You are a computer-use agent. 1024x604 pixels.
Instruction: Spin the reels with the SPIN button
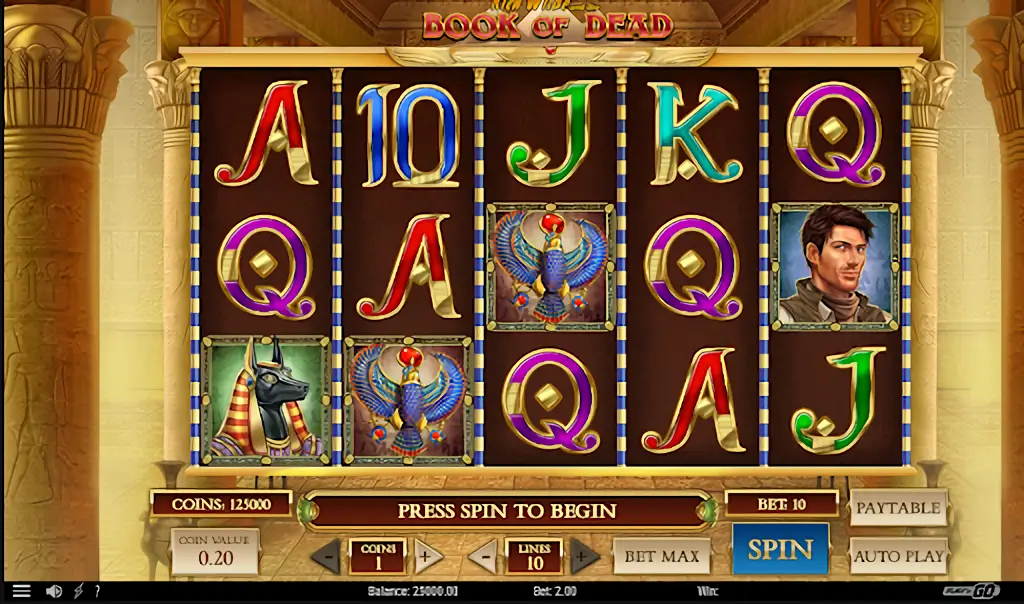(780, 549)
